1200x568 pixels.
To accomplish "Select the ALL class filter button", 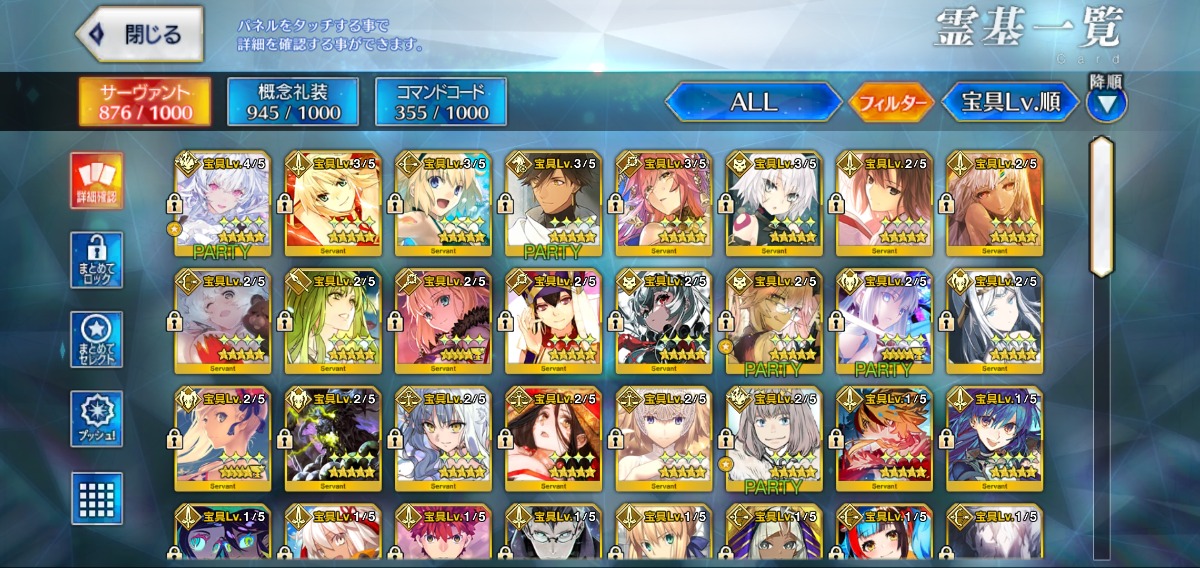I will click(754, 101).
